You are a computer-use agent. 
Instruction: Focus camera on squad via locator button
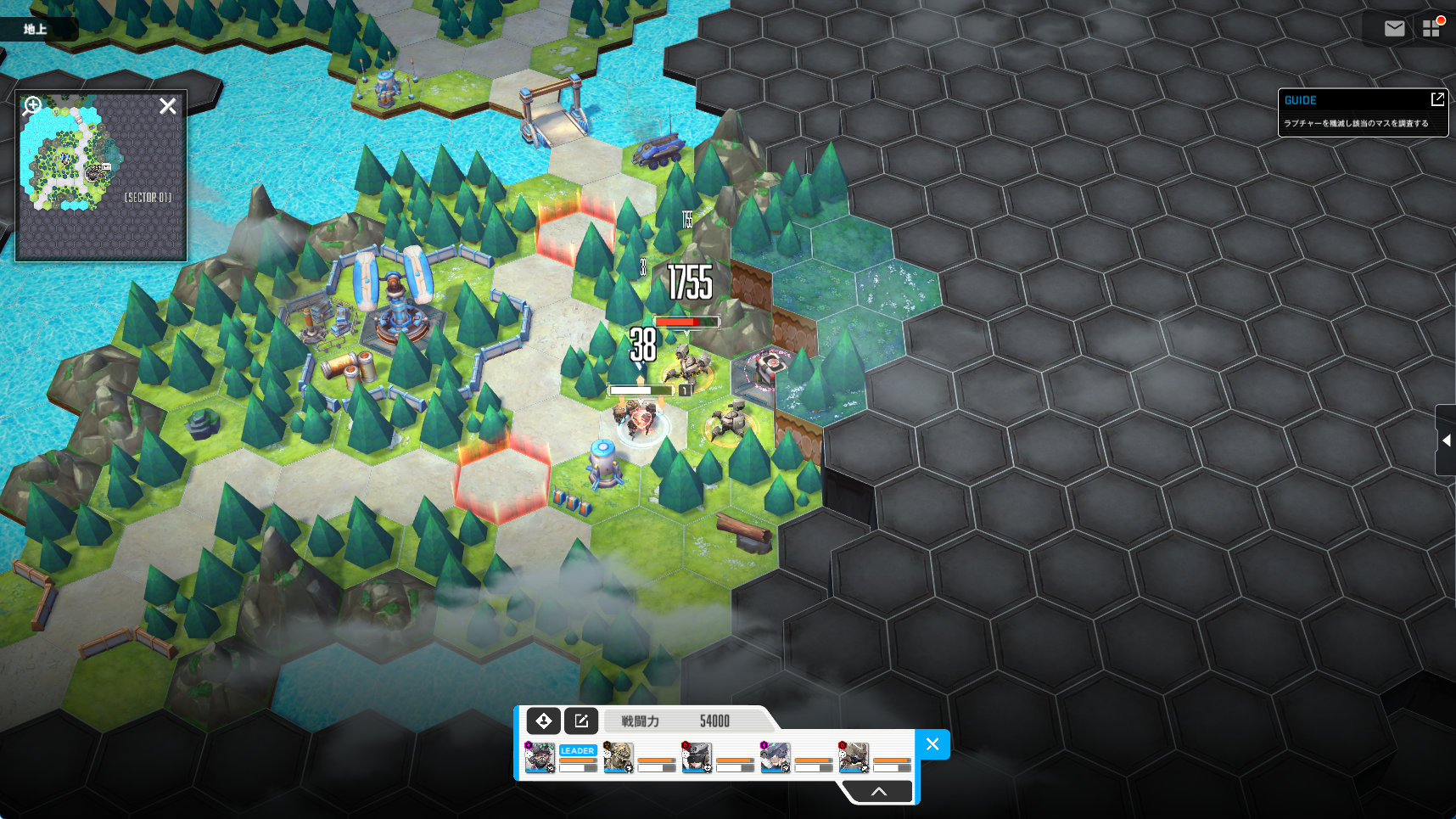tap(543, 721)
